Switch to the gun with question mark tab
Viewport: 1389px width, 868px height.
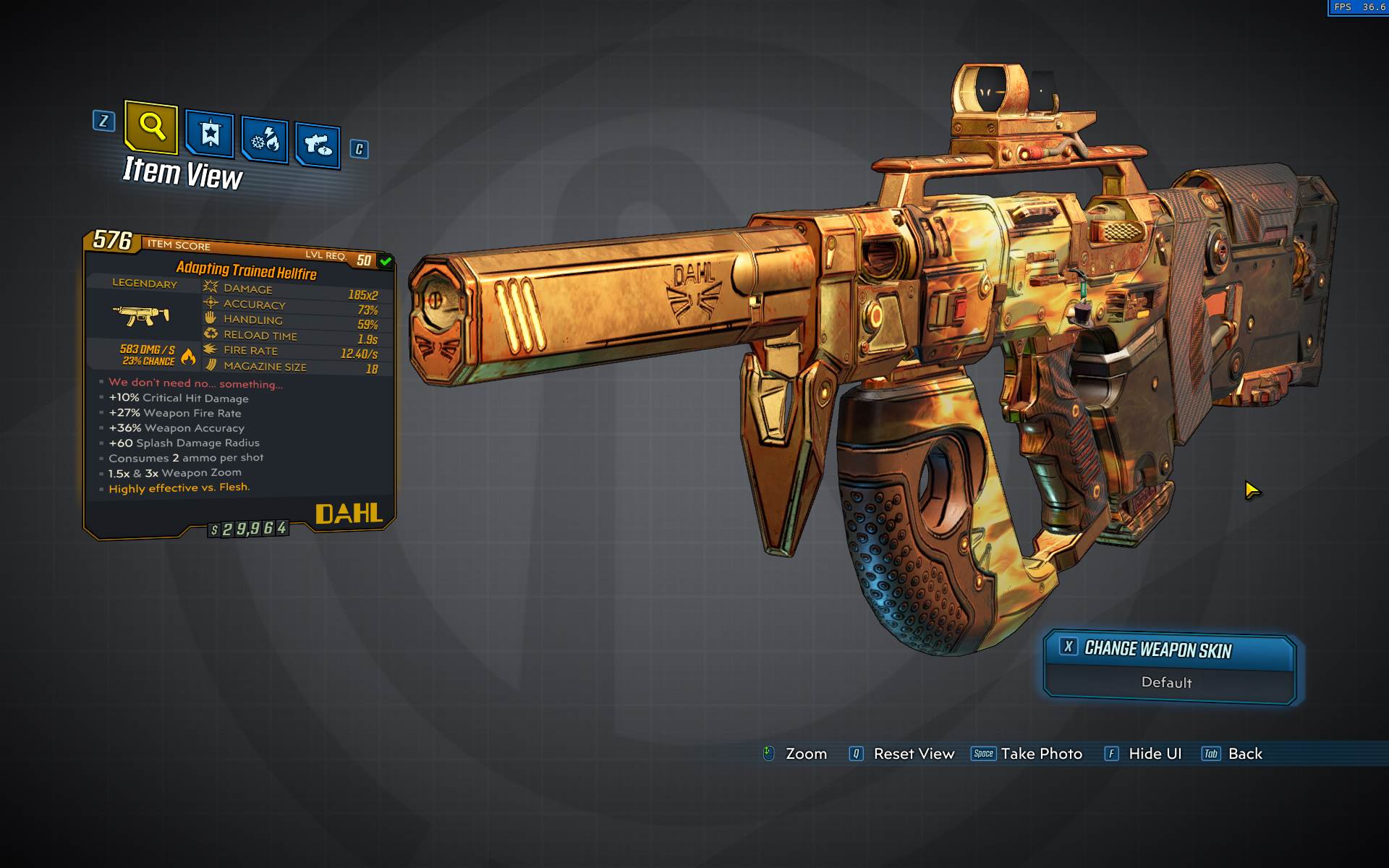tap(318, 145)
